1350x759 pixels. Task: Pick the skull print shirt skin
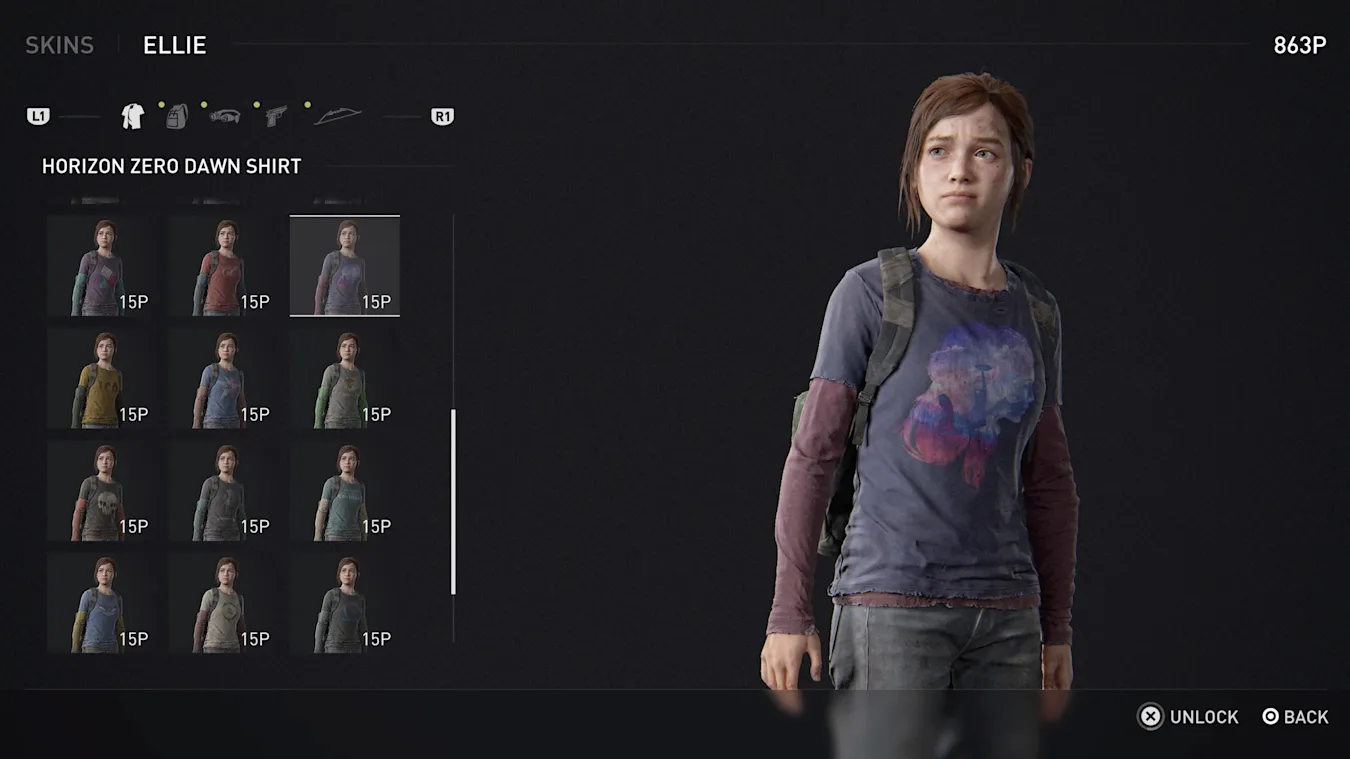[102, 491]
